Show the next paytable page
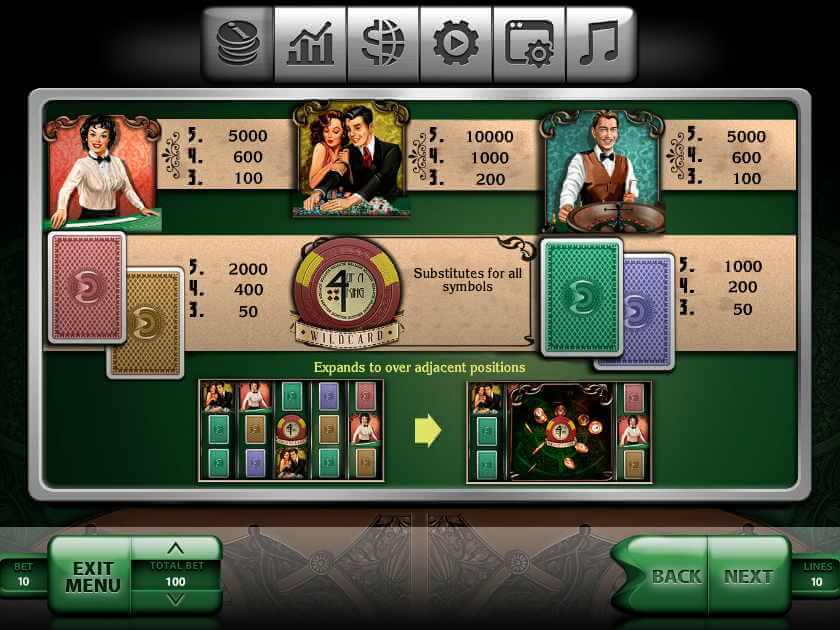 [748, 576]
